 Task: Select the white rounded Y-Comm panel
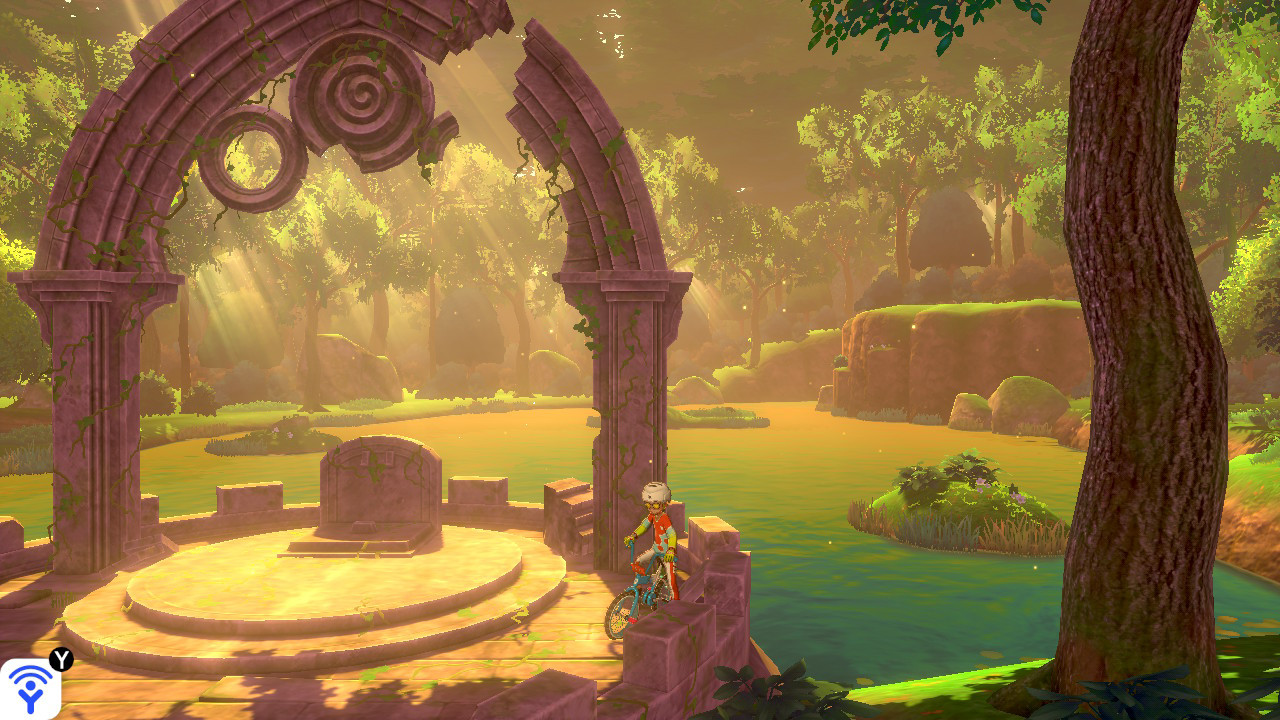pyautogui.click(x=30, y=690)
